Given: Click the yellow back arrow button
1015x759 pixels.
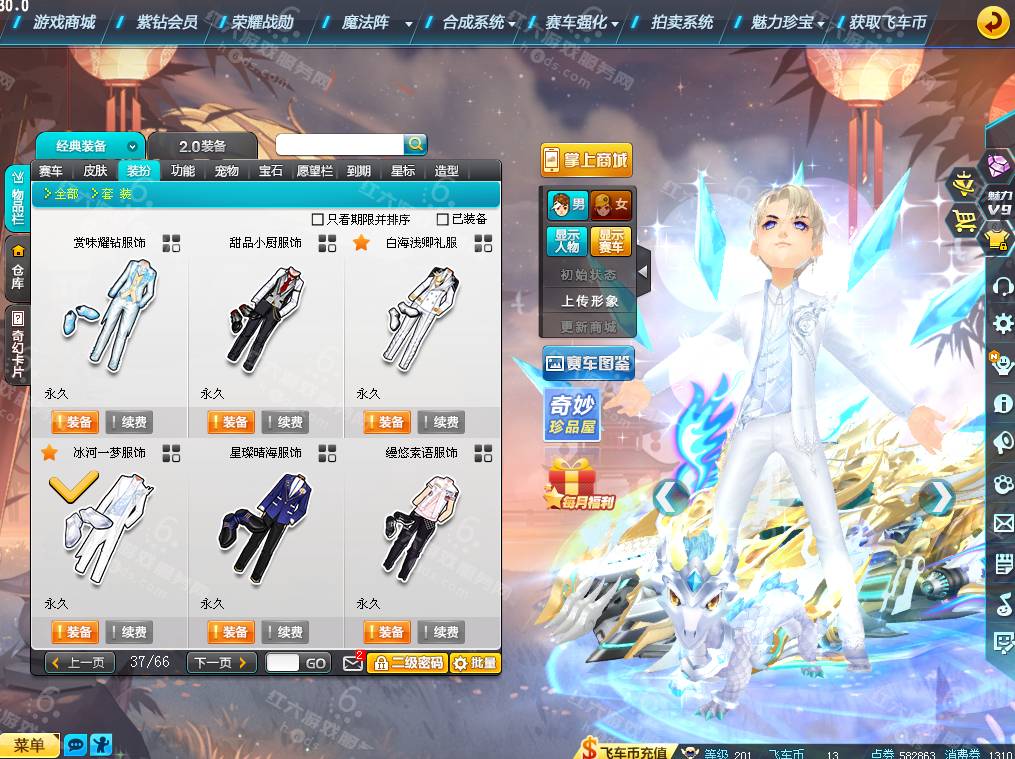Looking at the screenshot, I should pyautogui.click(x=992, y=21).
